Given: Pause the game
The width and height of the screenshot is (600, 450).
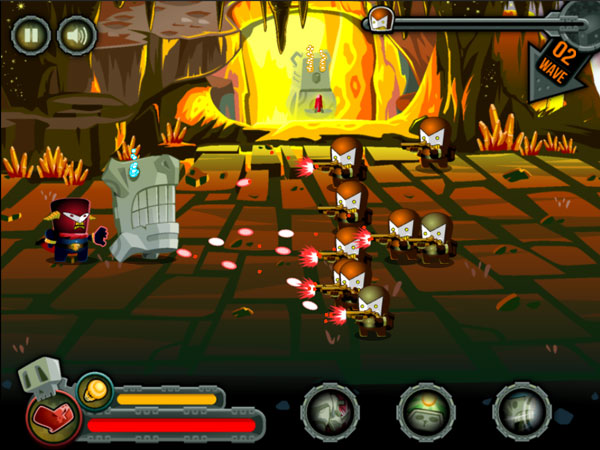Looking at the screenshot, I should (29, 36).
